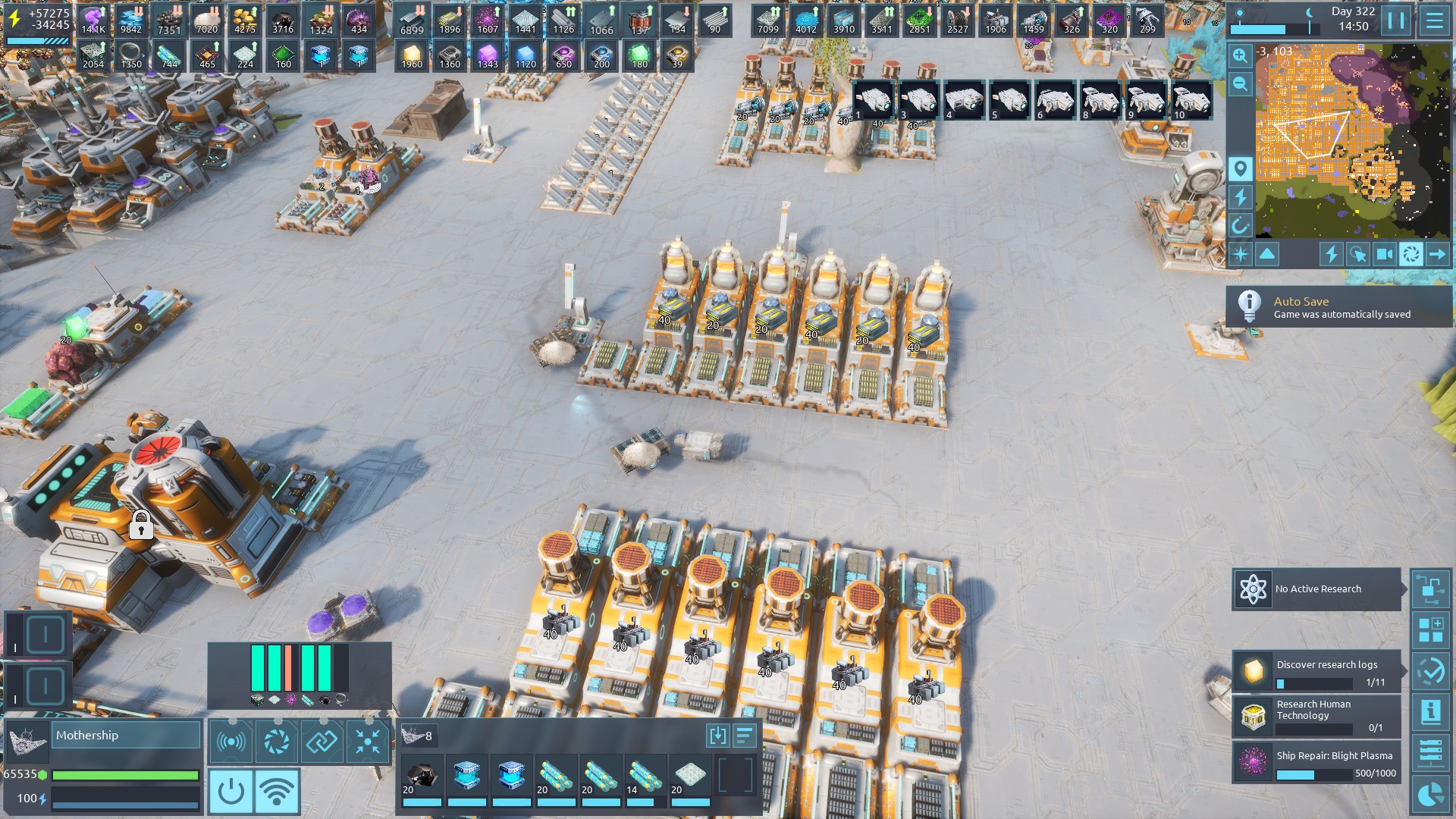This screenshot has height=819, width=1456.
Task: Click the chain link button for the Mothership
Action: click(322, 741)
